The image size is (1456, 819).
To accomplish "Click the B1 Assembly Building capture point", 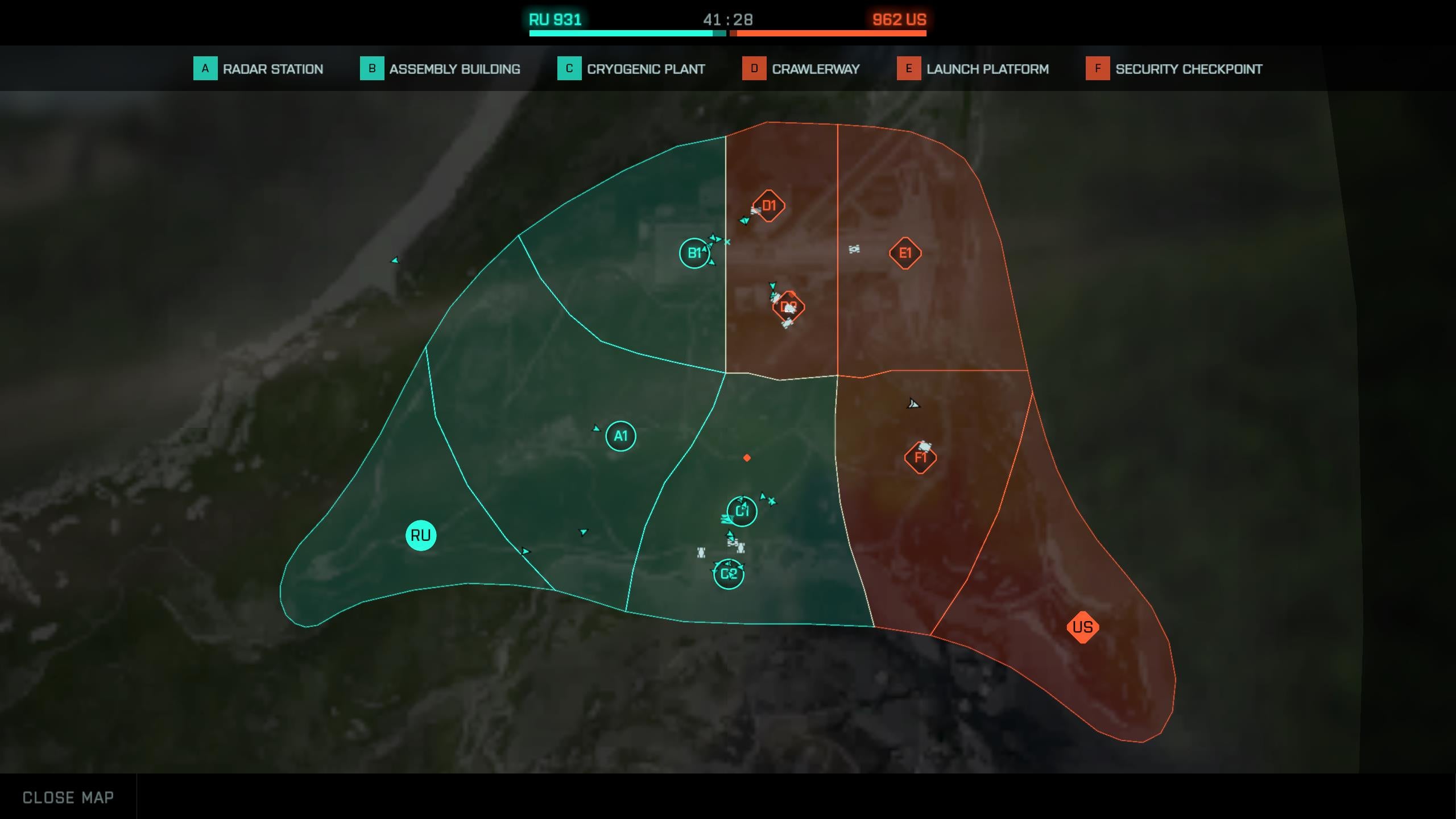I will [x=694, y=253].
